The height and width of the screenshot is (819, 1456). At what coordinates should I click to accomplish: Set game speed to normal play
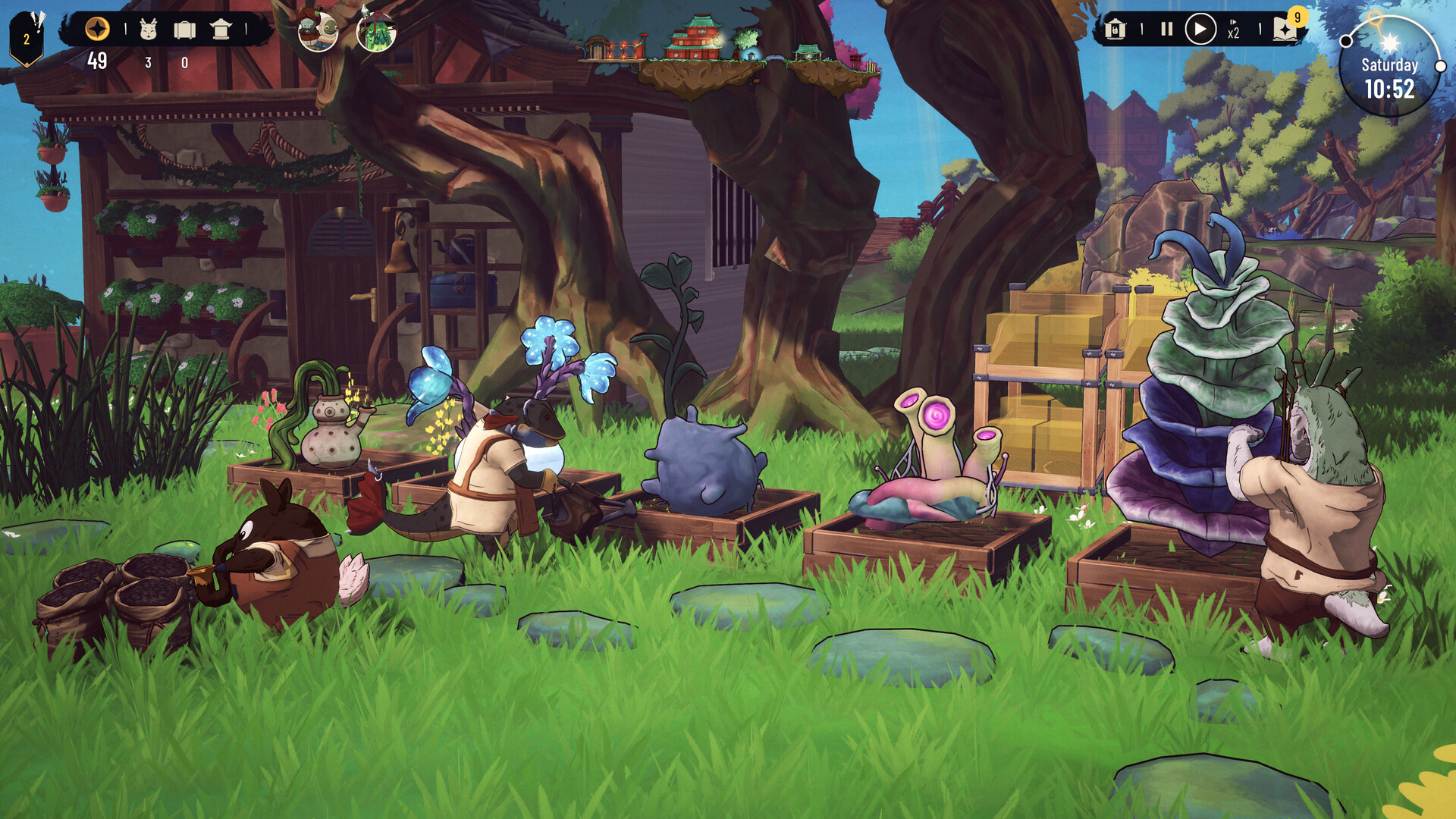tap(1200, 30)
